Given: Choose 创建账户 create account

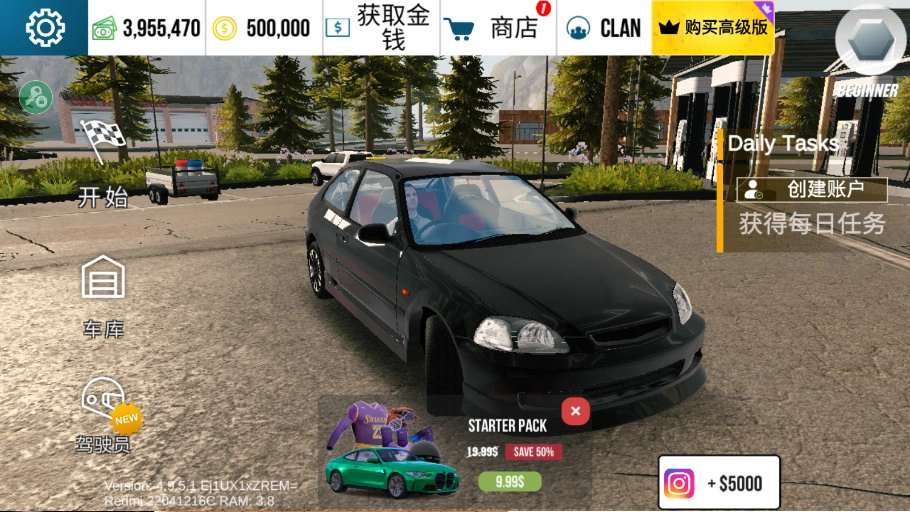Looking at the screenshot, I should click(x=812, y=189).
